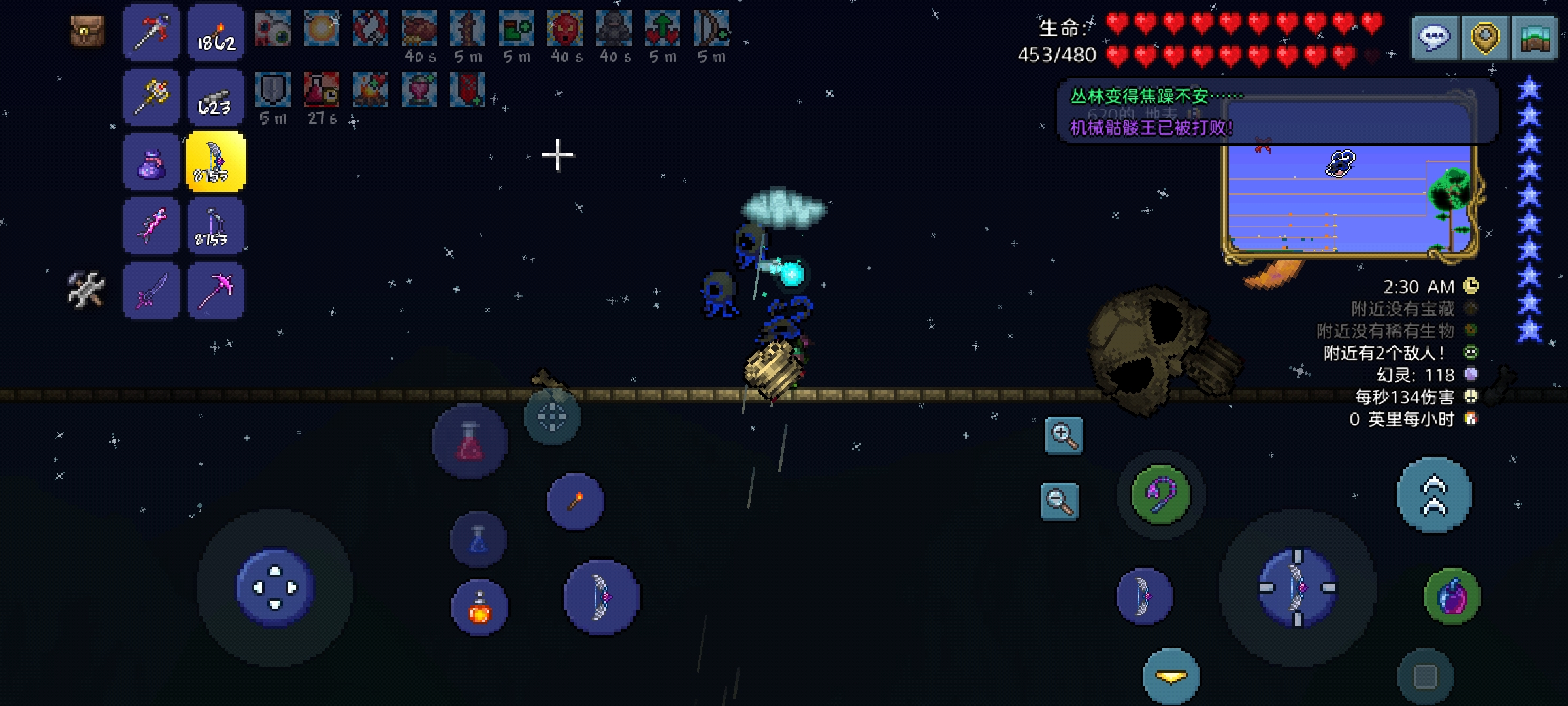Use the red healing potion quick button
1568x706 pixels.
tap(470, 441)
